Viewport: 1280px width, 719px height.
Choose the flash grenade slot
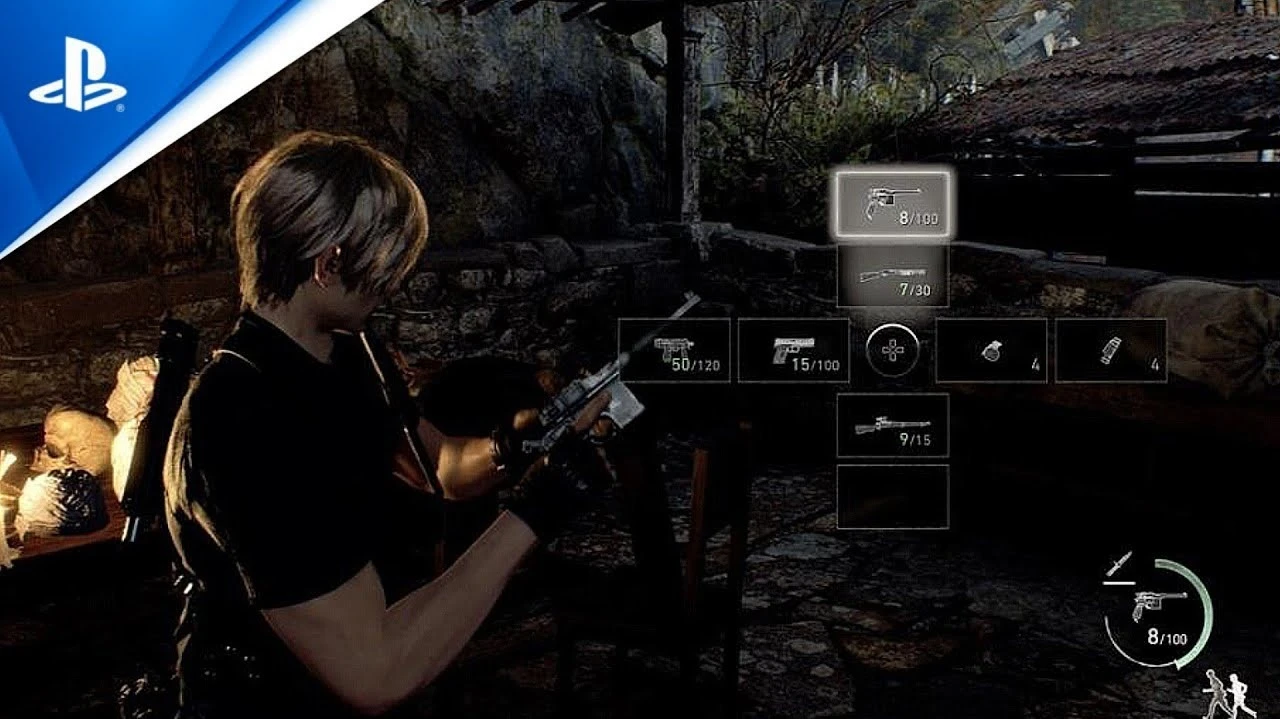[1110, 350]
